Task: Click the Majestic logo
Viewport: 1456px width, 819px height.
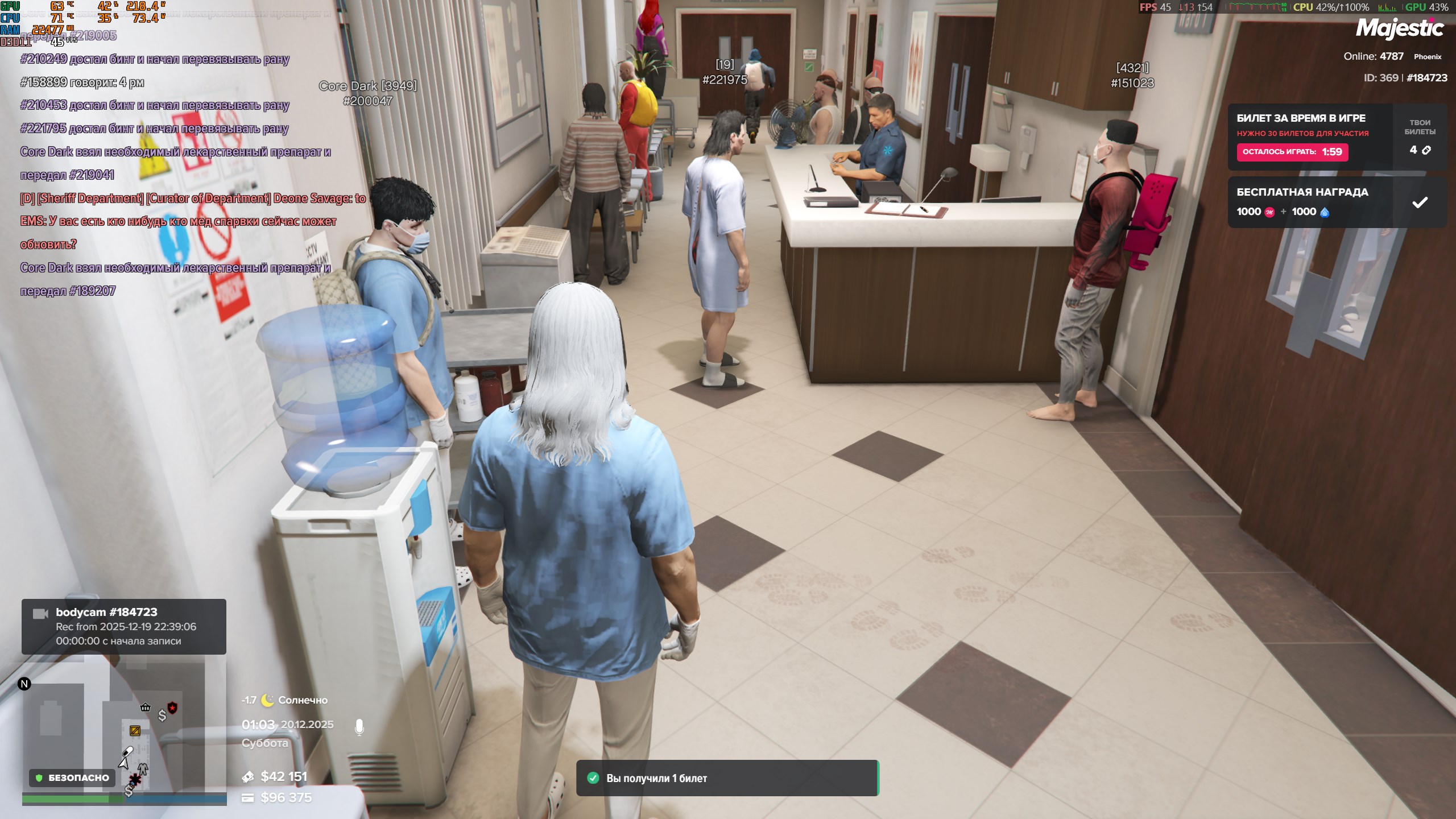Action: (1399, 28)
